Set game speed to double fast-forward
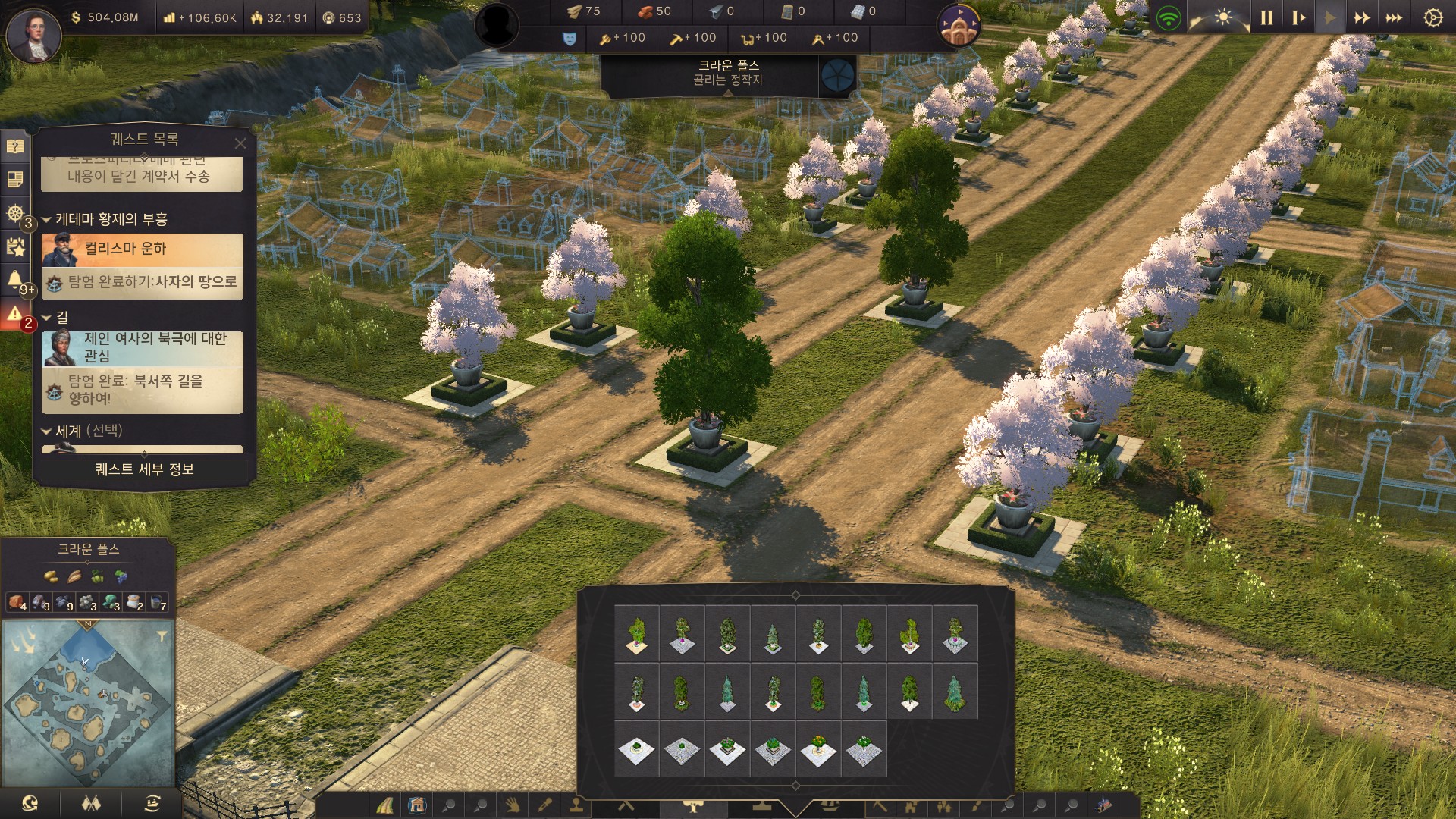Image resolution: width=1456 pixels, height=819 pixels. click(x=1362, y=17)
